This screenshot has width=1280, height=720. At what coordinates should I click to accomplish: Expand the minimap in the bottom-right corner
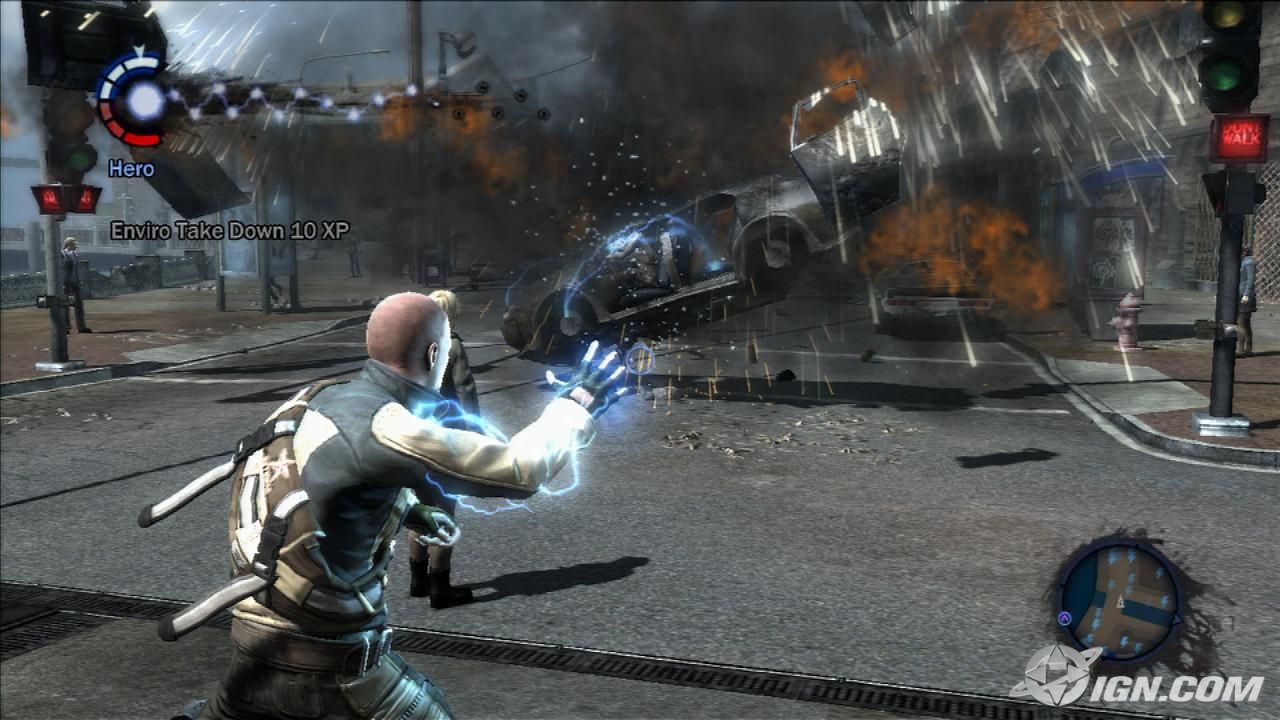(1120, 600)
